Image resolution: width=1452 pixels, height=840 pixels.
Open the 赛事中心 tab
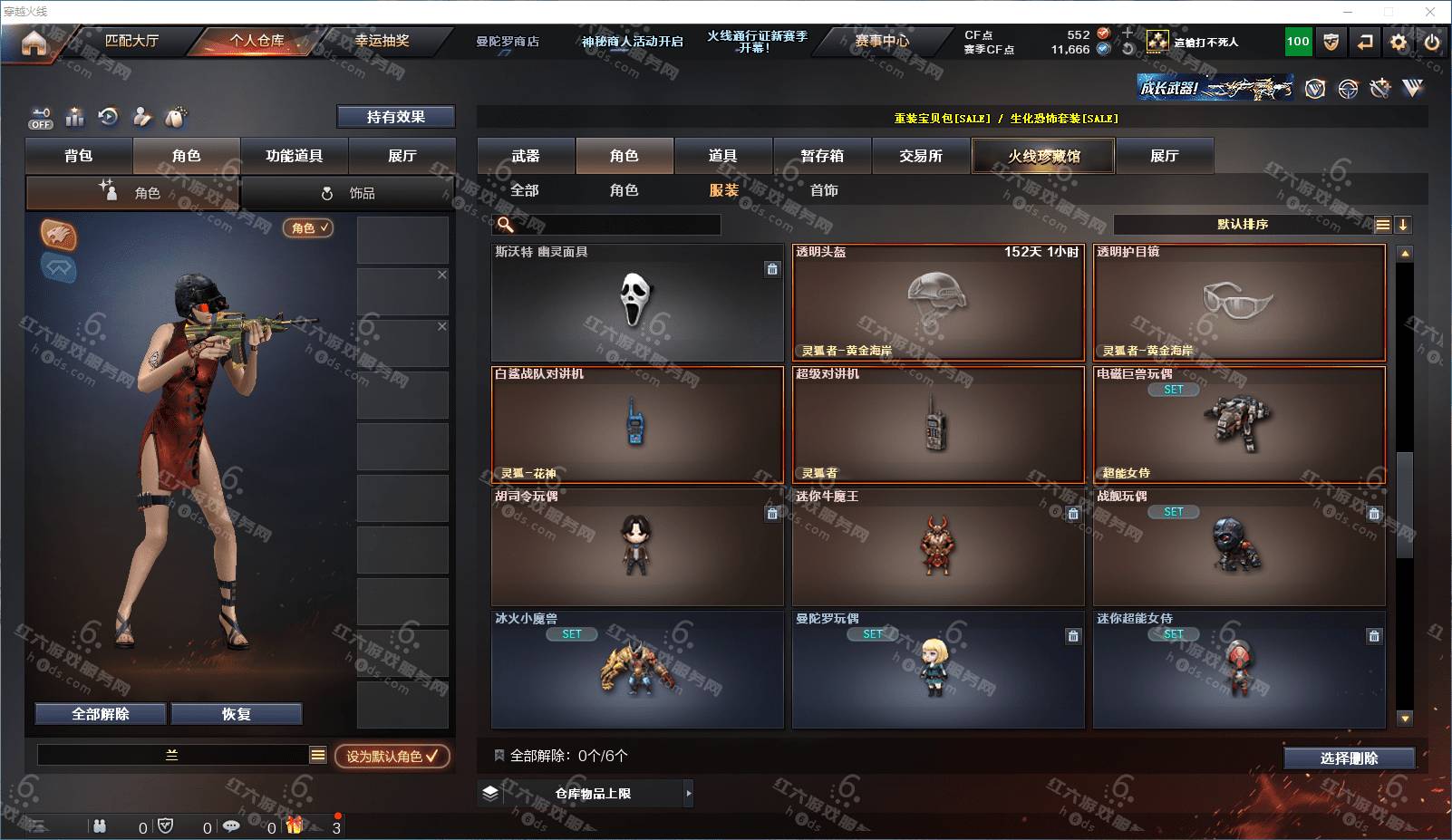(881, 41)
